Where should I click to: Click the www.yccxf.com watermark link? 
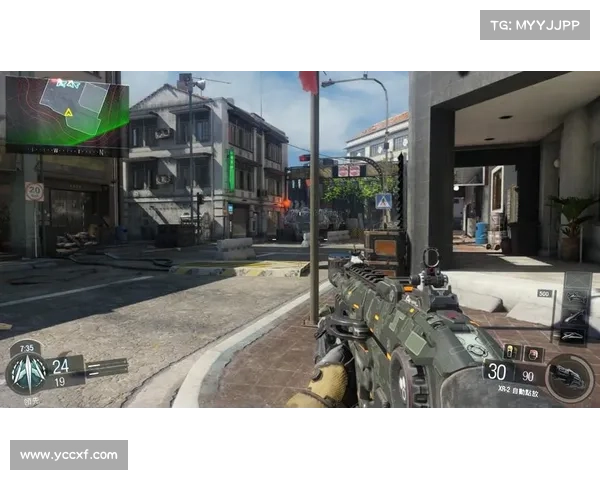[x=68, y=455]
